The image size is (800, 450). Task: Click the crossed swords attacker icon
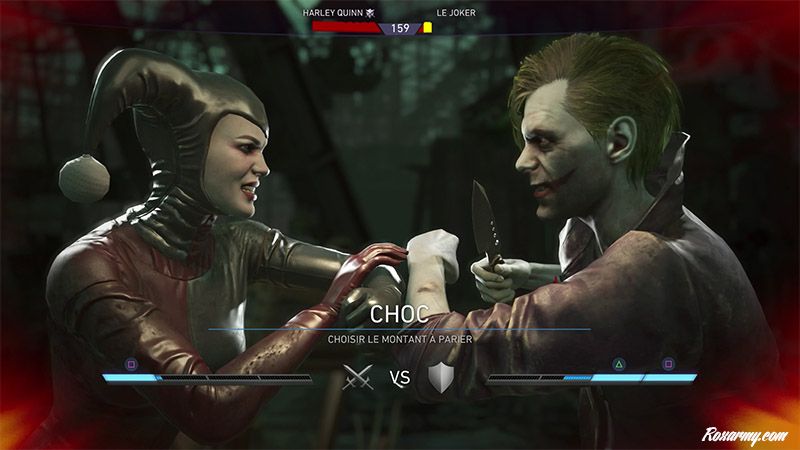pos(357,378)
